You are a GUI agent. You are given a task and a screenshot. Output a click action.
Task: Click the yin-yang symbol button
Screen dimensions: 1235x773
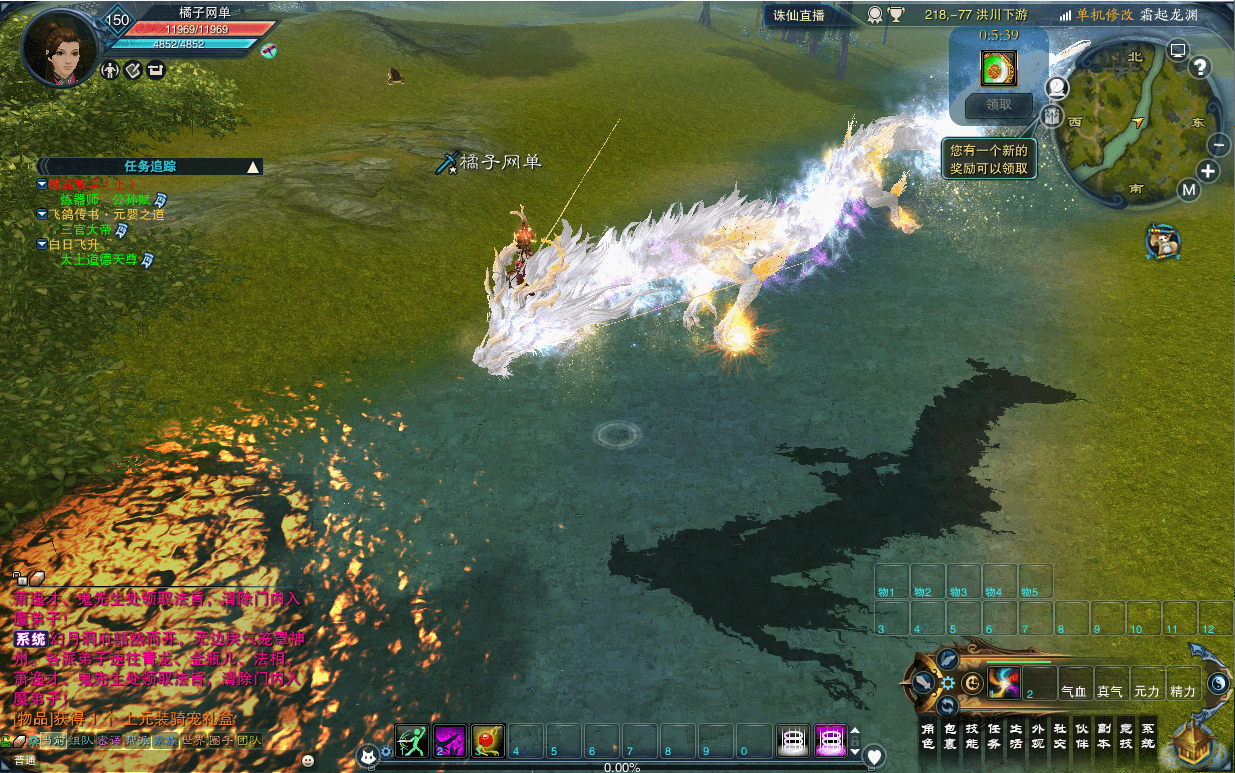[1218, 682]
